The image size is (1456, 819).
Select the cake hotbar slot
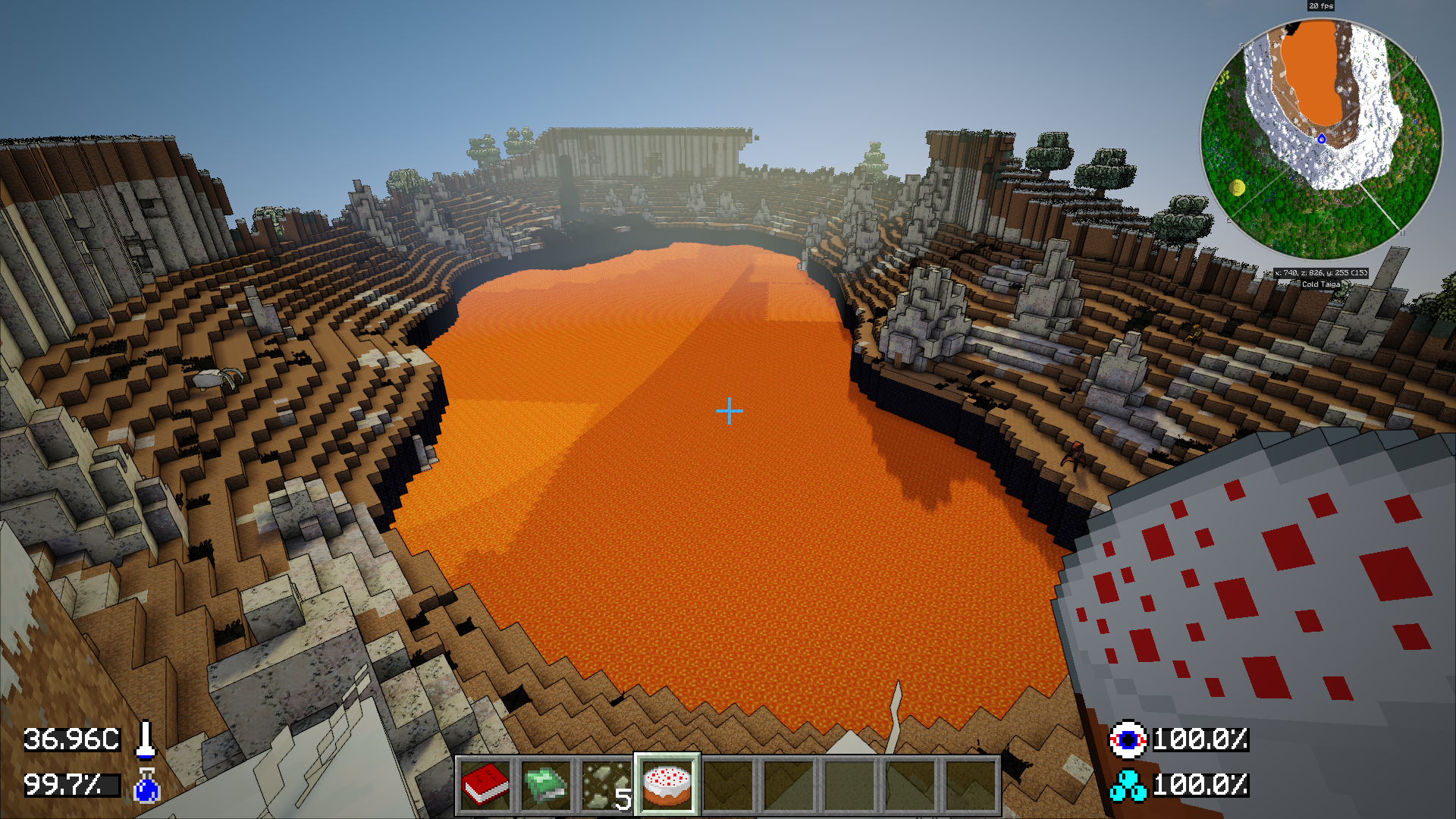click(x=667, y=785)
